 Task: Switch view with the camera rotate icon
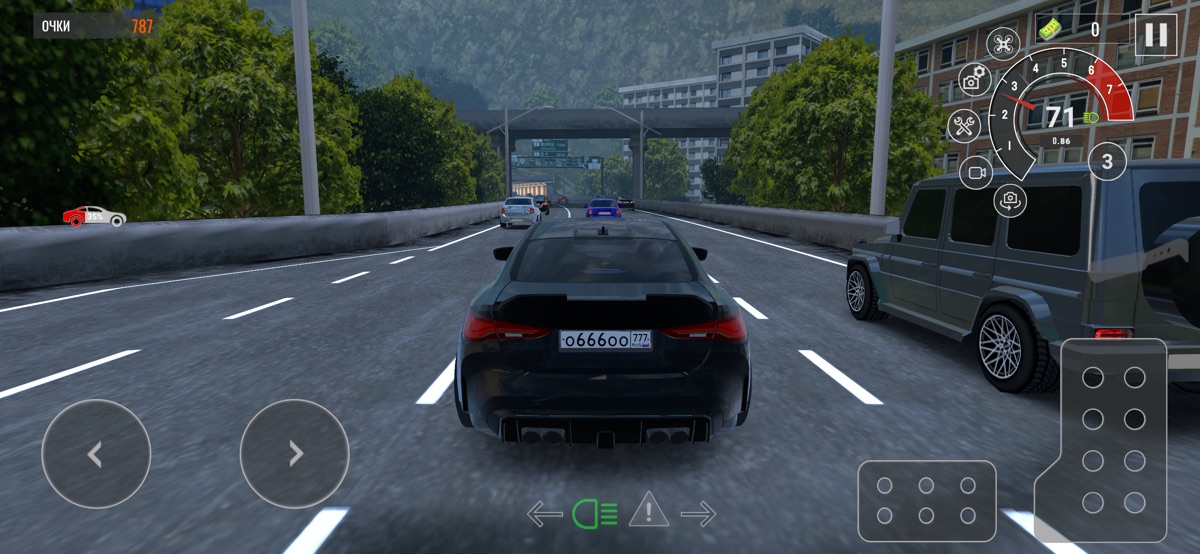point(1010,199)
